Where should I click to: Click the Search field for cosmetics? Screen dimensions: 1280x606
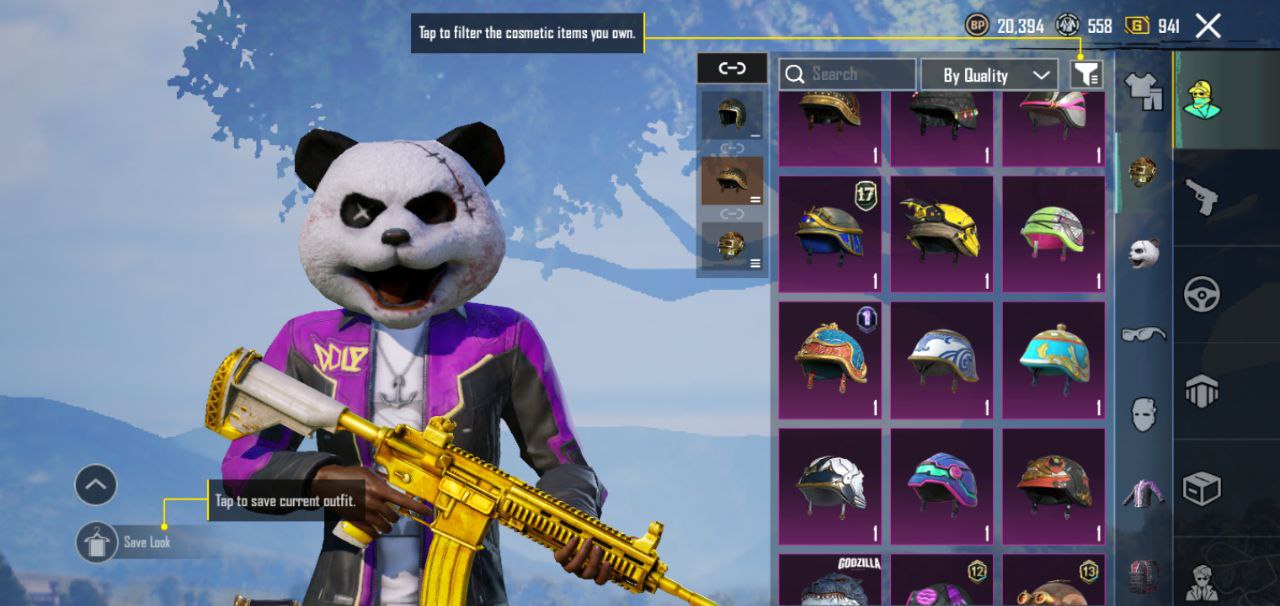pyautogui.click(x=848, y=74)
